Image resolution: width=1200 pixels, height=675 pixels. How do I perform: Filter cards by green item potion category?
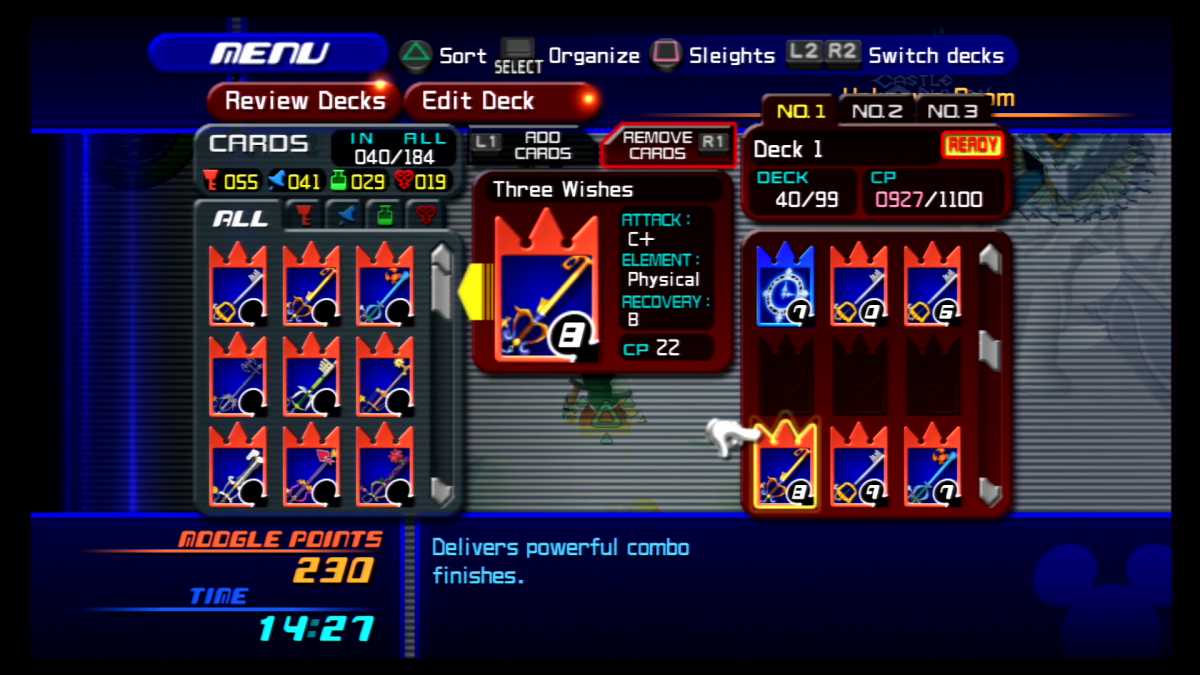(x=384, y=217)
